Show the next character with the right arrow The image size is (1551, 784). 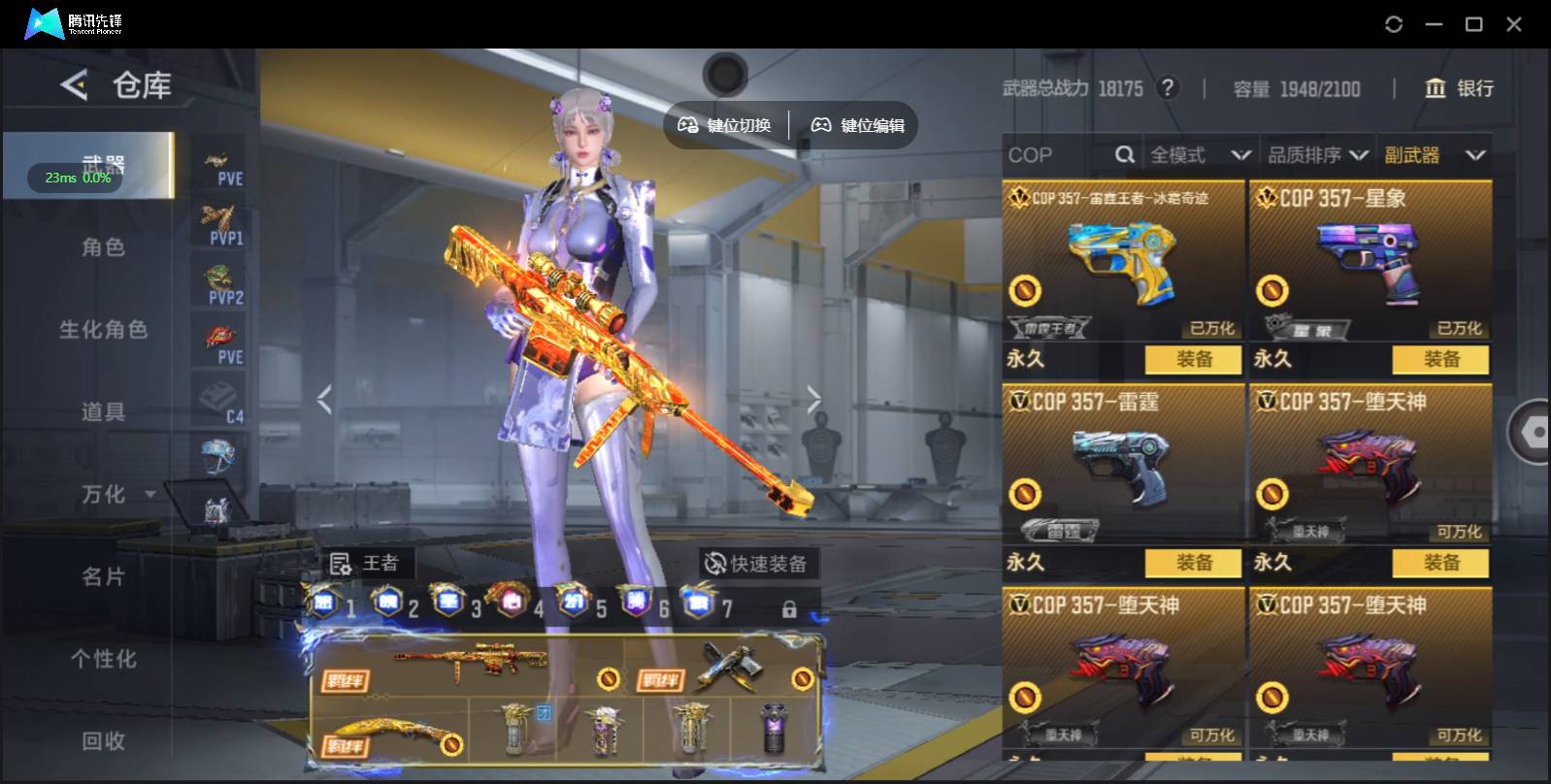pos(813,399)
